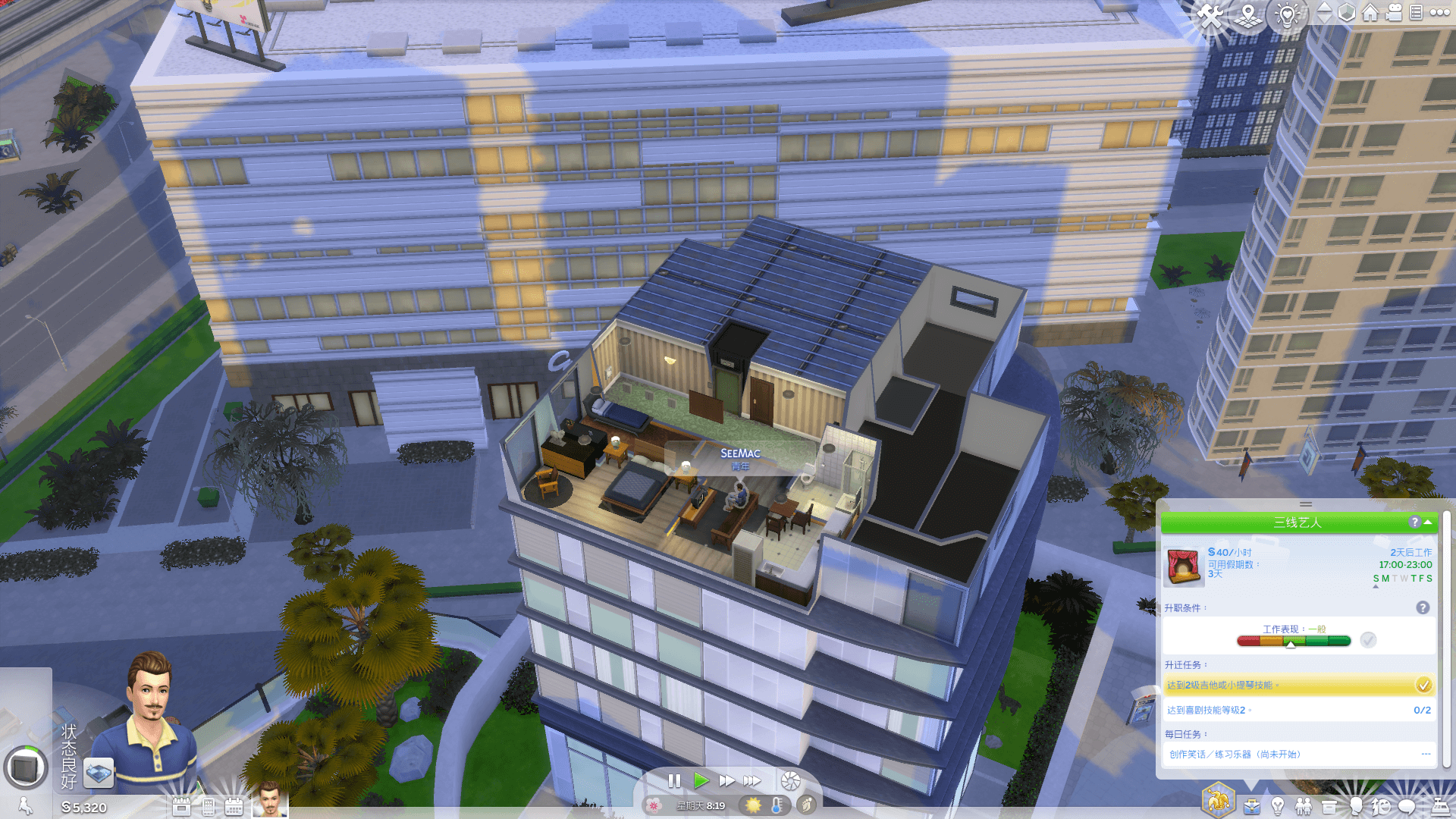
Task: Open the inventory box panel tab
Action: (x=1329, y=806)
